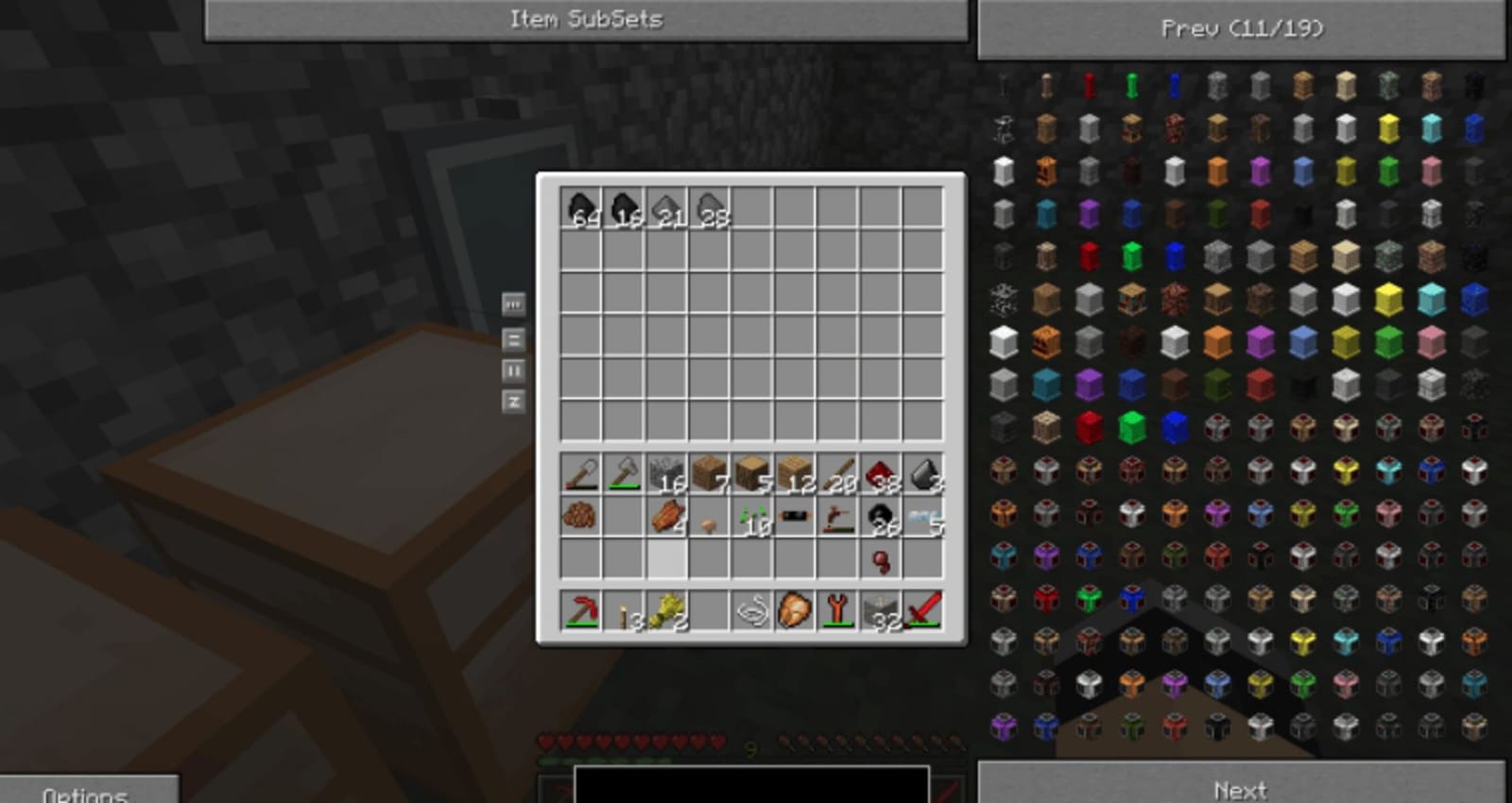This screenshot has width=1512, height=803.
Task: Toggle the Z sleep button beside the inventory
Action: click(x=514, y=401)
